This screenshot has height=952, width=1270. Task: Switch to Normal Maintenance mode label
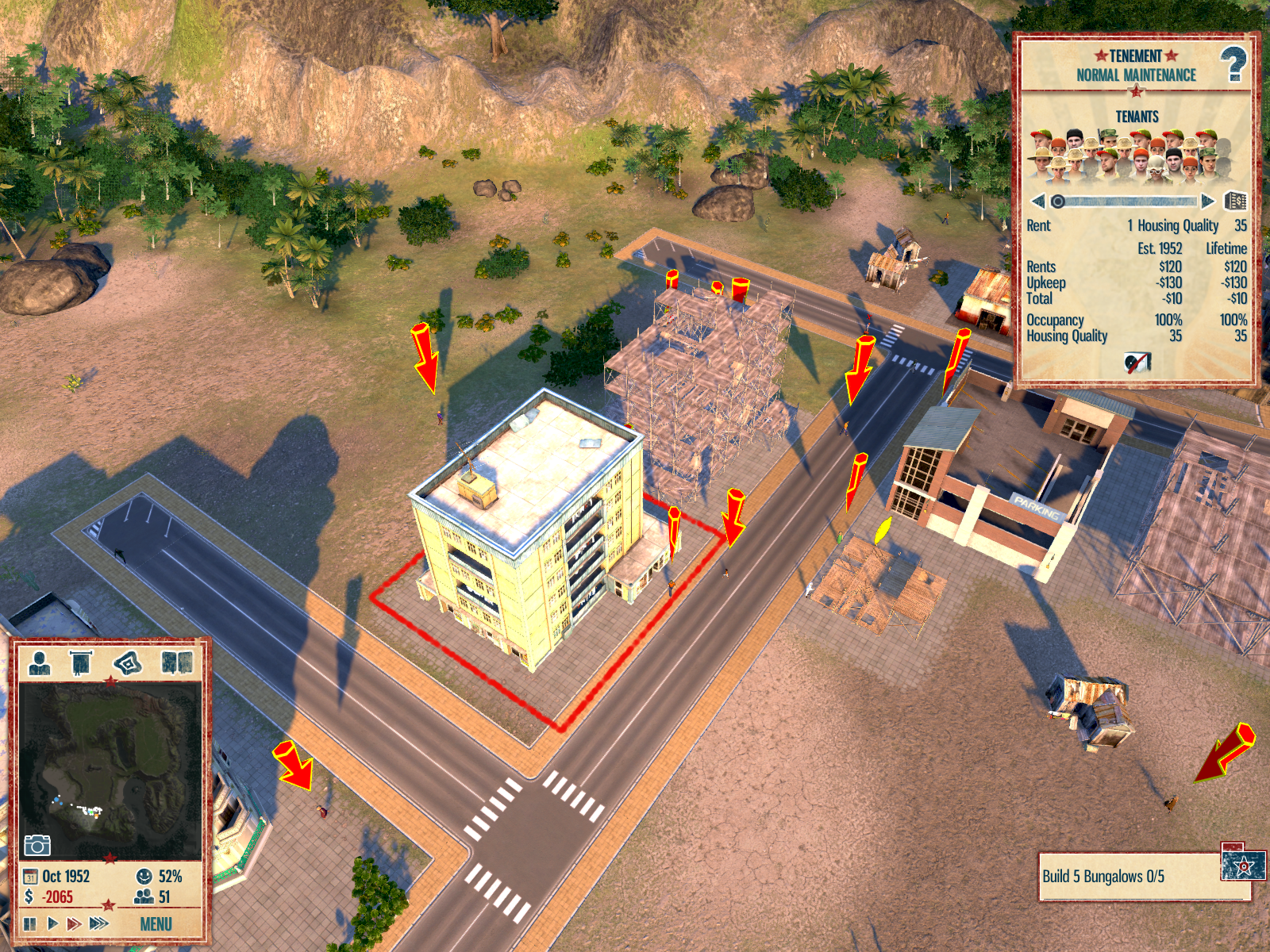[1136, 75]
